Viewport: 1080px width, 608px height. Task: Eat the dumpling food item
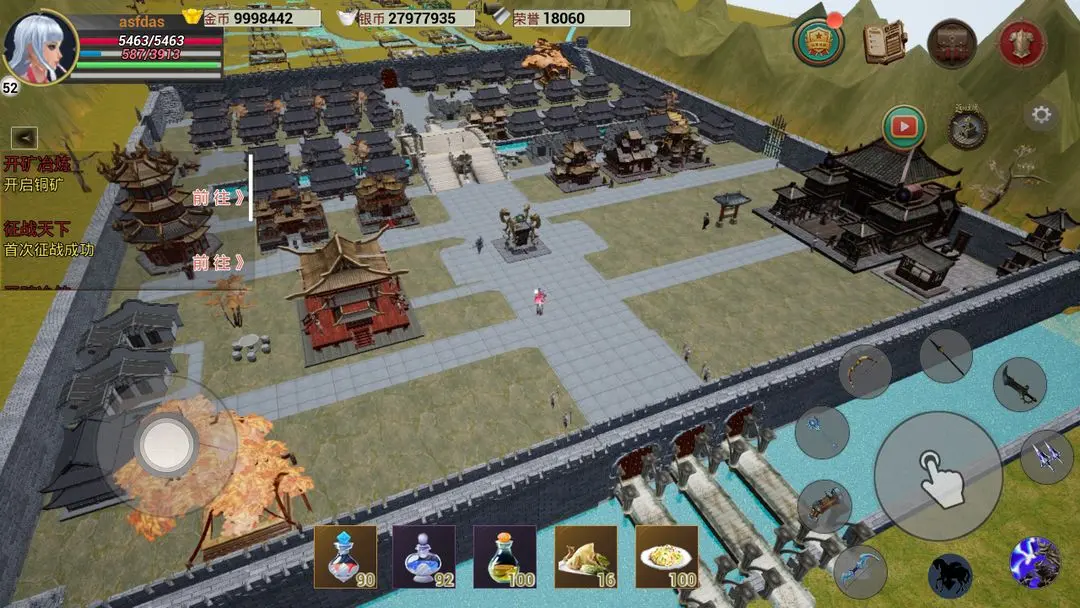(586, 557)
